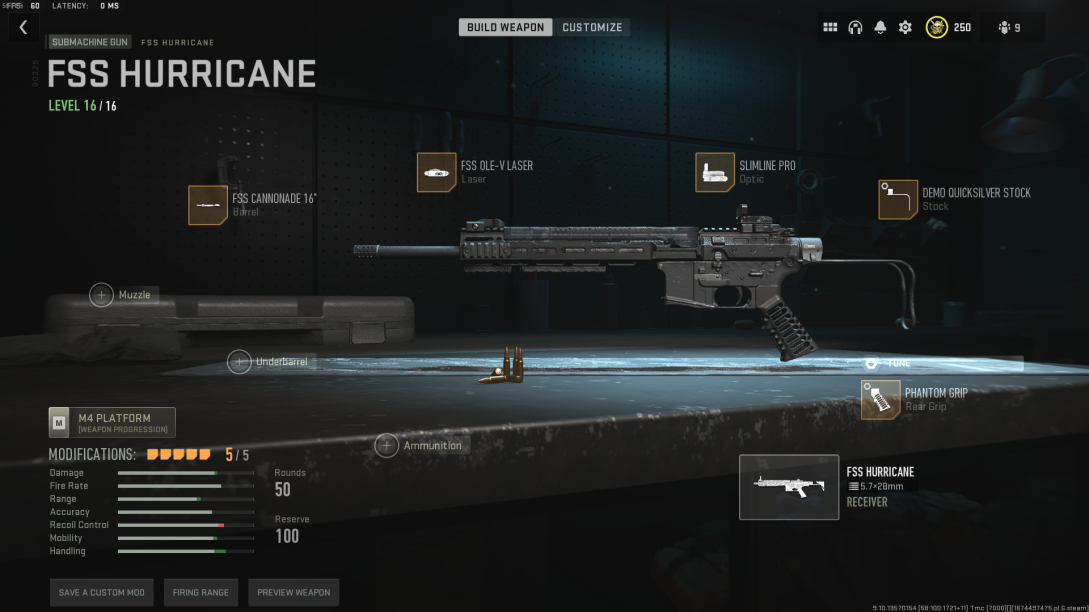This screenshot has height=612, width=1089.
Task: Open the Demo Quicksilver Stock slot
Action: click(898, 199)
